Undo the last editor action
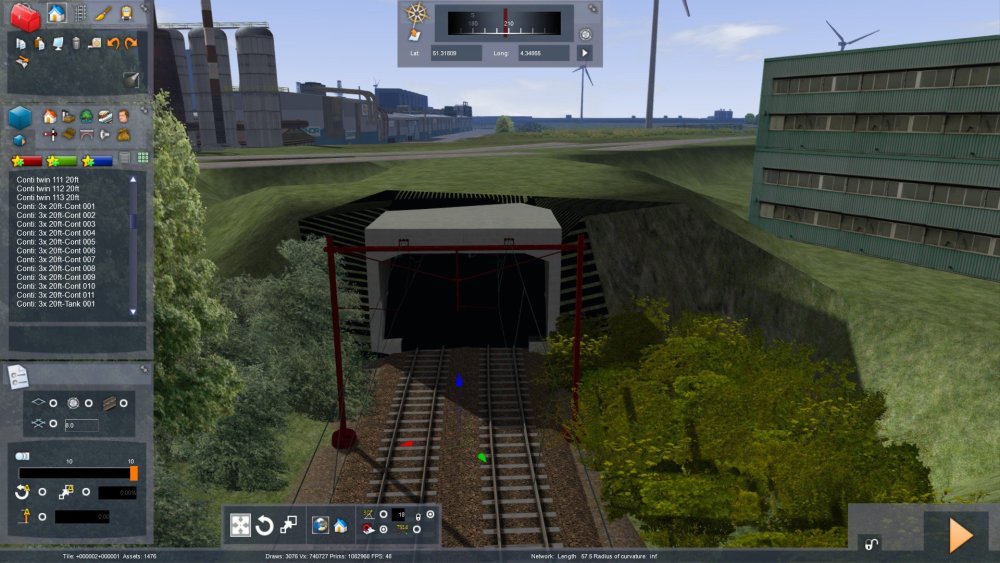Image resolution: width=1000 pixels, height=563 pixels. coord(113,43)
